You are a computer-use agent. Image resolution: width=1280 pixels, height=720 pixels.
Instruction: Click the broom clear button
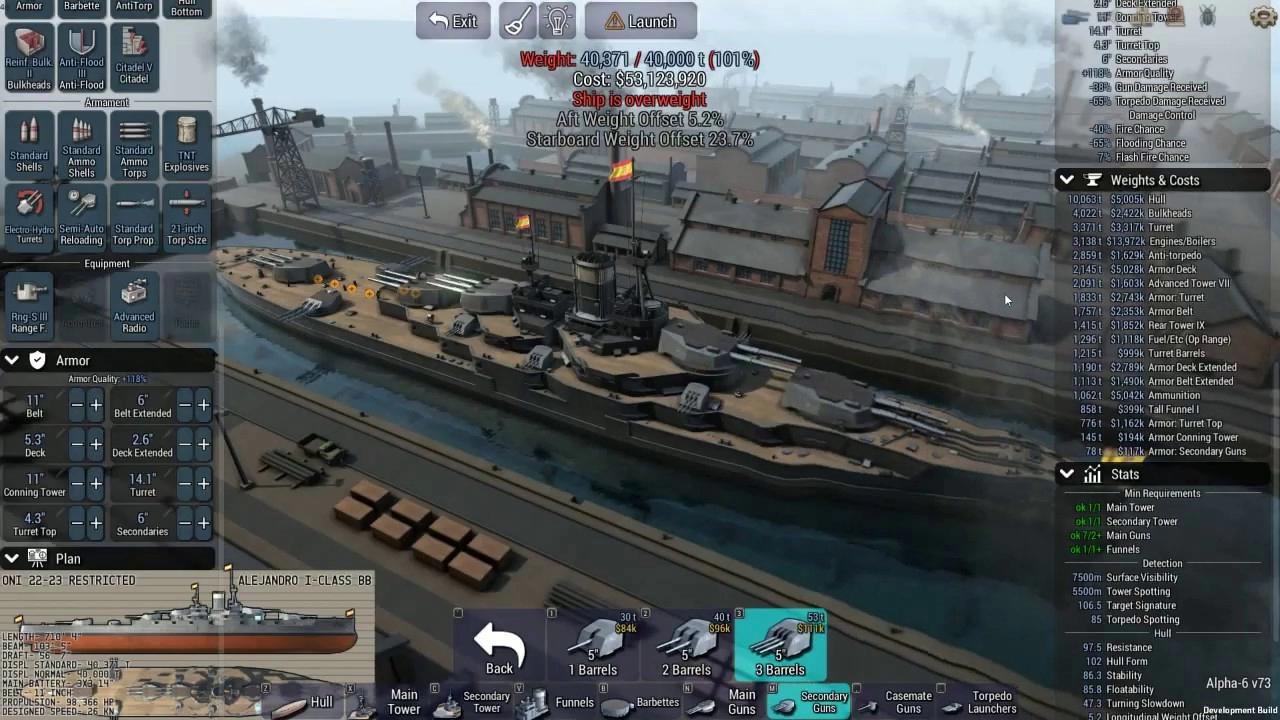(518, 21)
